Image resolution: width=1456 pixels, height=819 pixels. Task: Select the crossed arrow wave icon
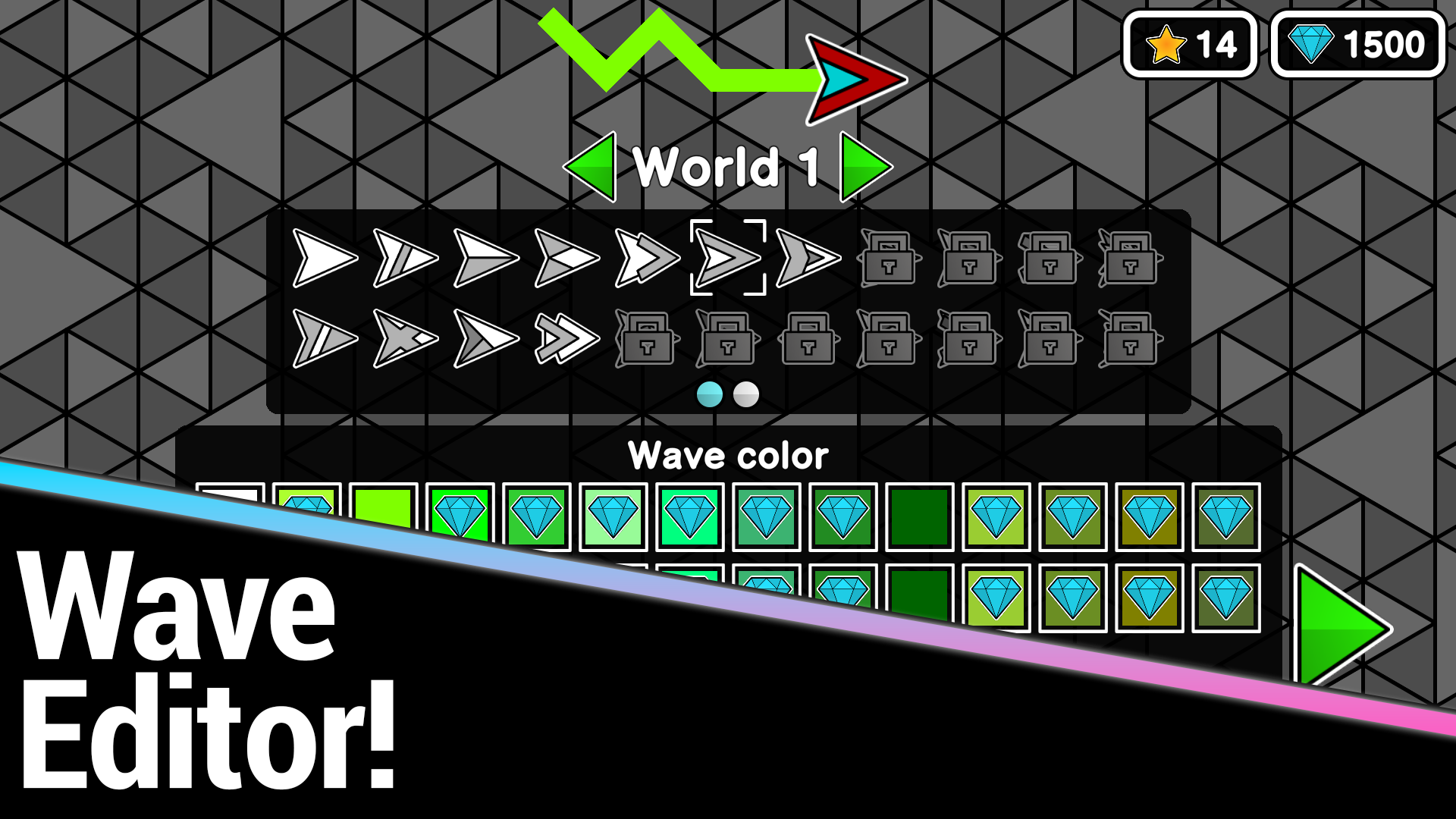[x=406, y=340]
